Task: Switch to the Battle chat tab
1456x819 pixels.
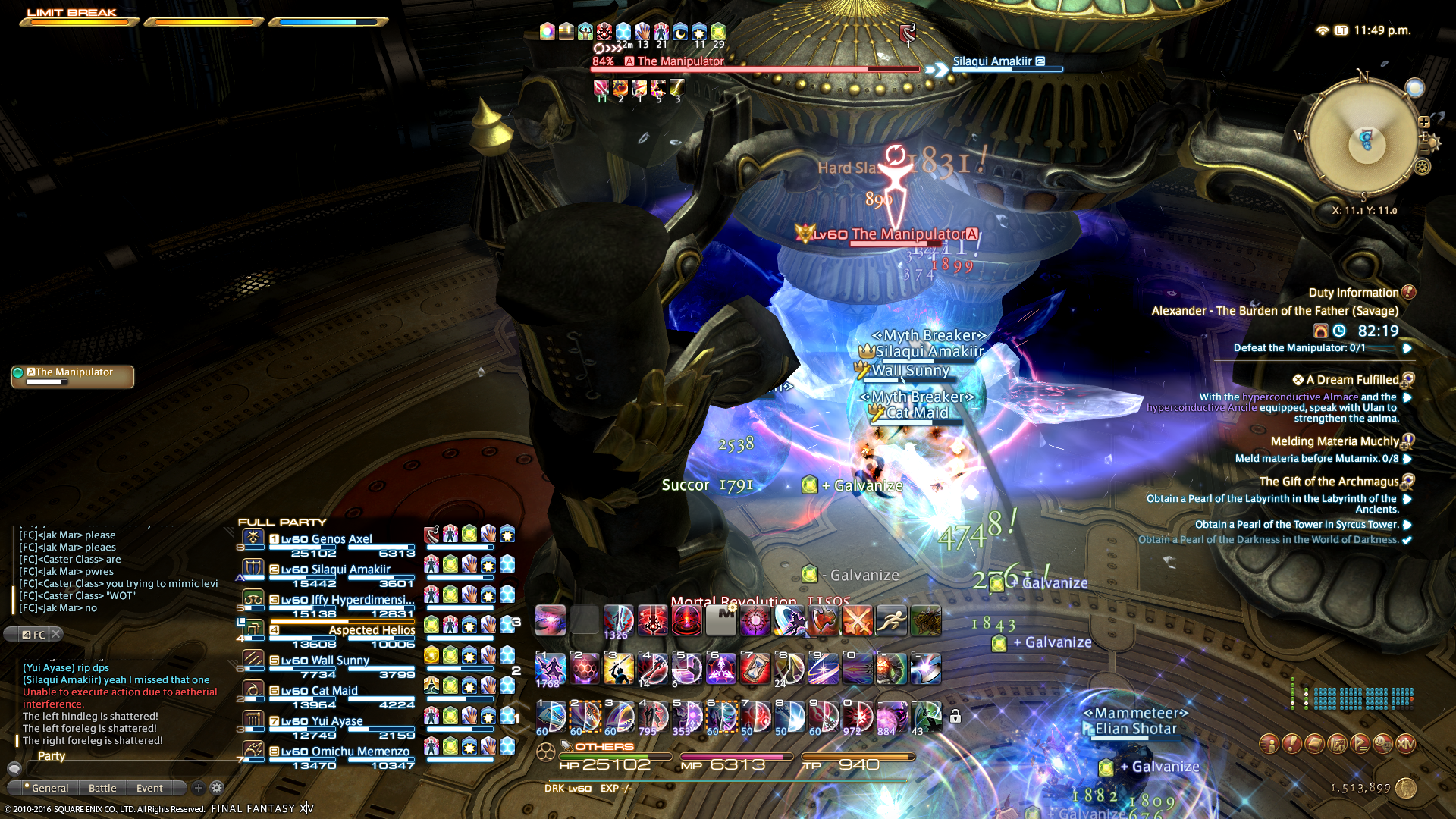Action: pyautogui.click(x=102, y=788)
